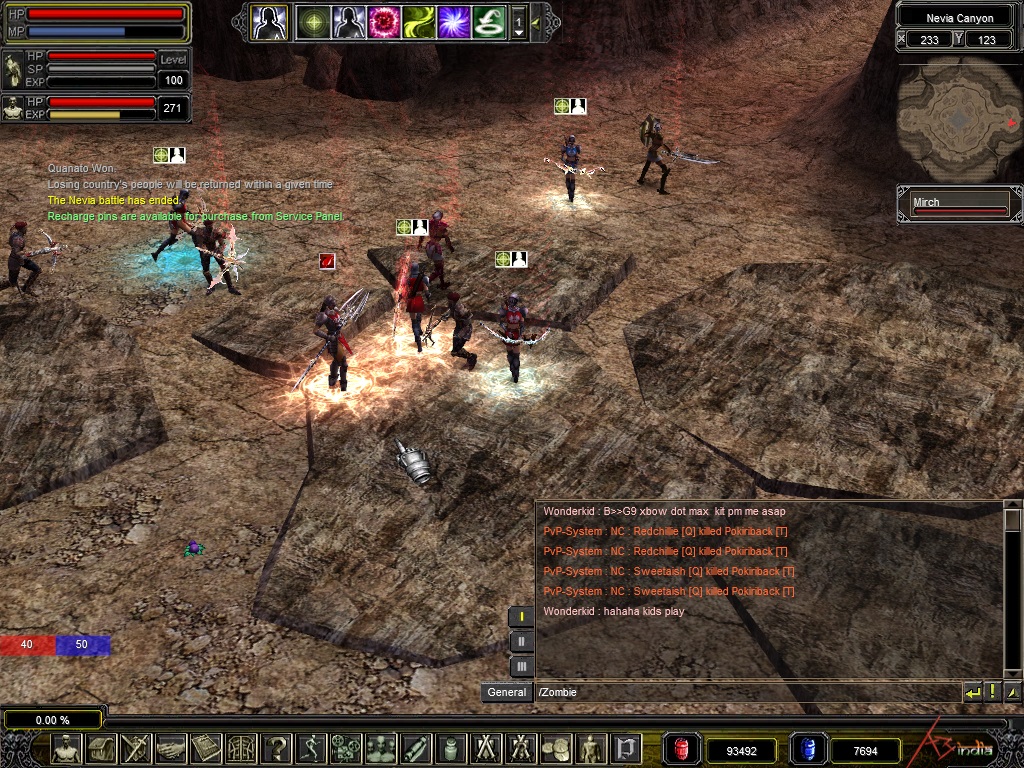Activate the green crosshair target skill
The image size is (1024, 768).
(x=314, y=21)
